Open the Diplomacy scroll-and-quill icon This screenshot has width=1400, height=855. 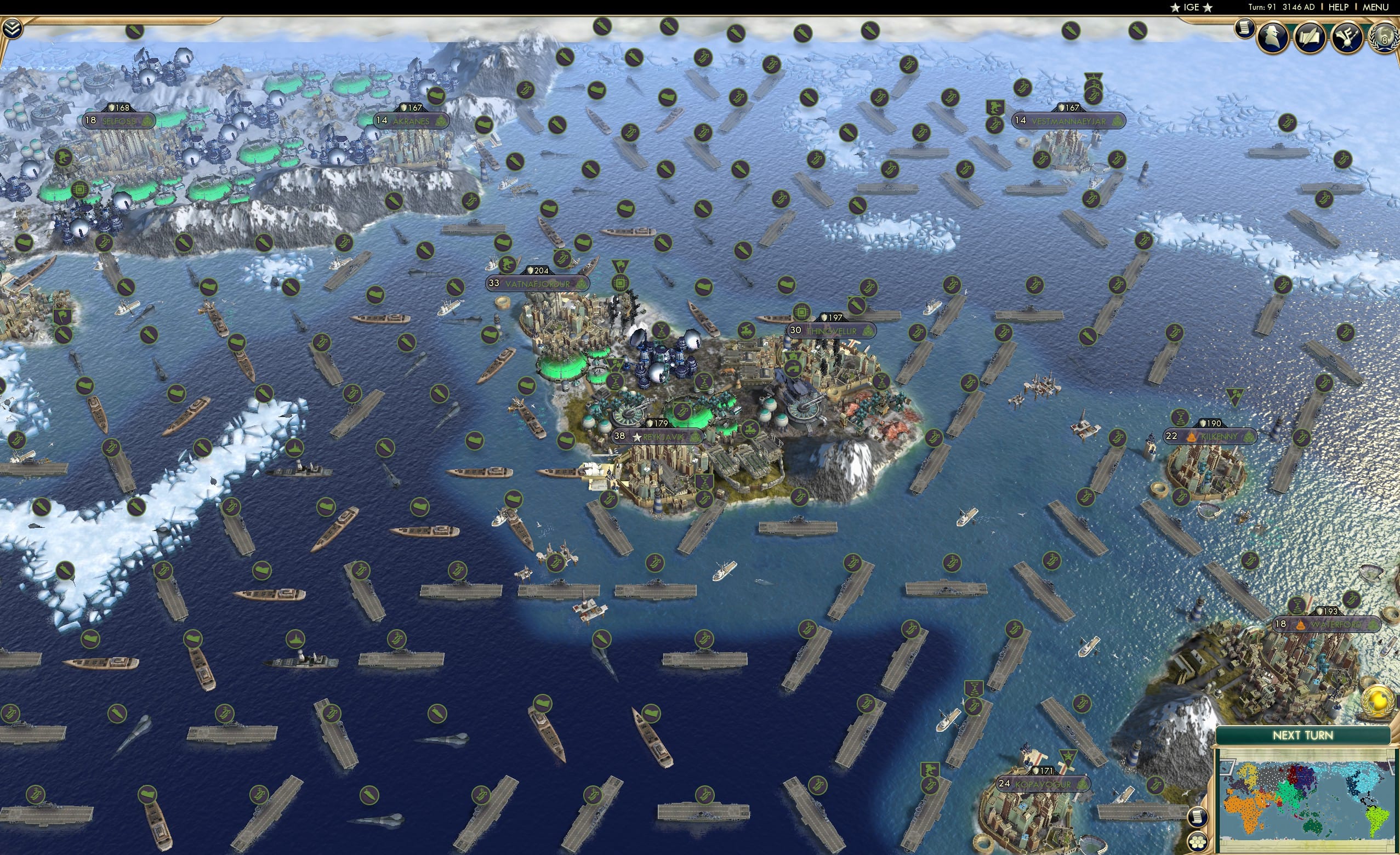[1309, 37]
